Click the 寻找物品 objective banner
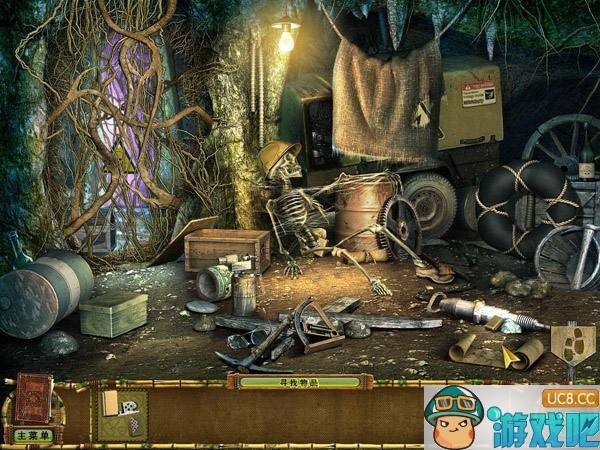The image size is (600, 450). (299, 381)
